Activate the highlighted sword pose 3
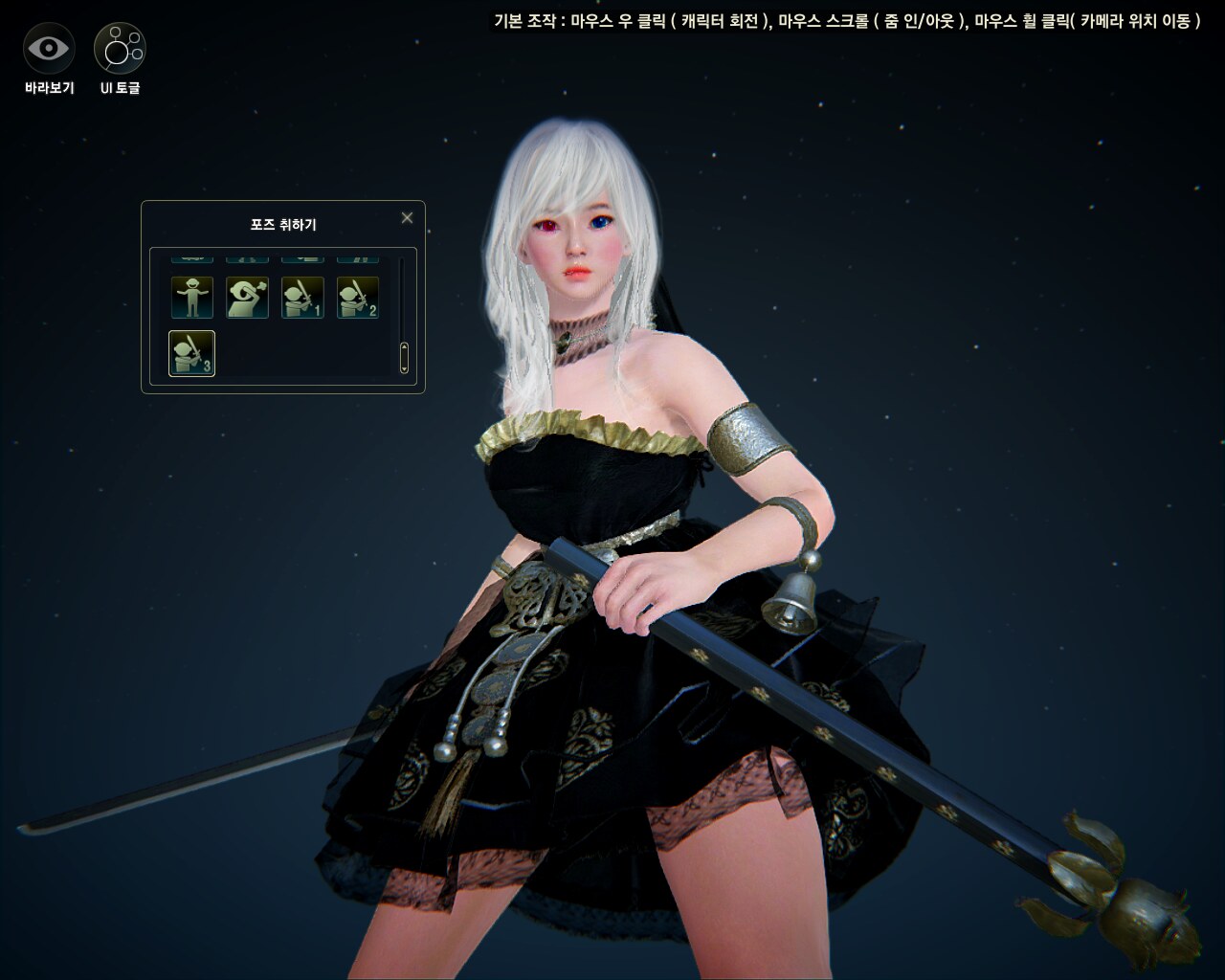 [x=192, y=353]
